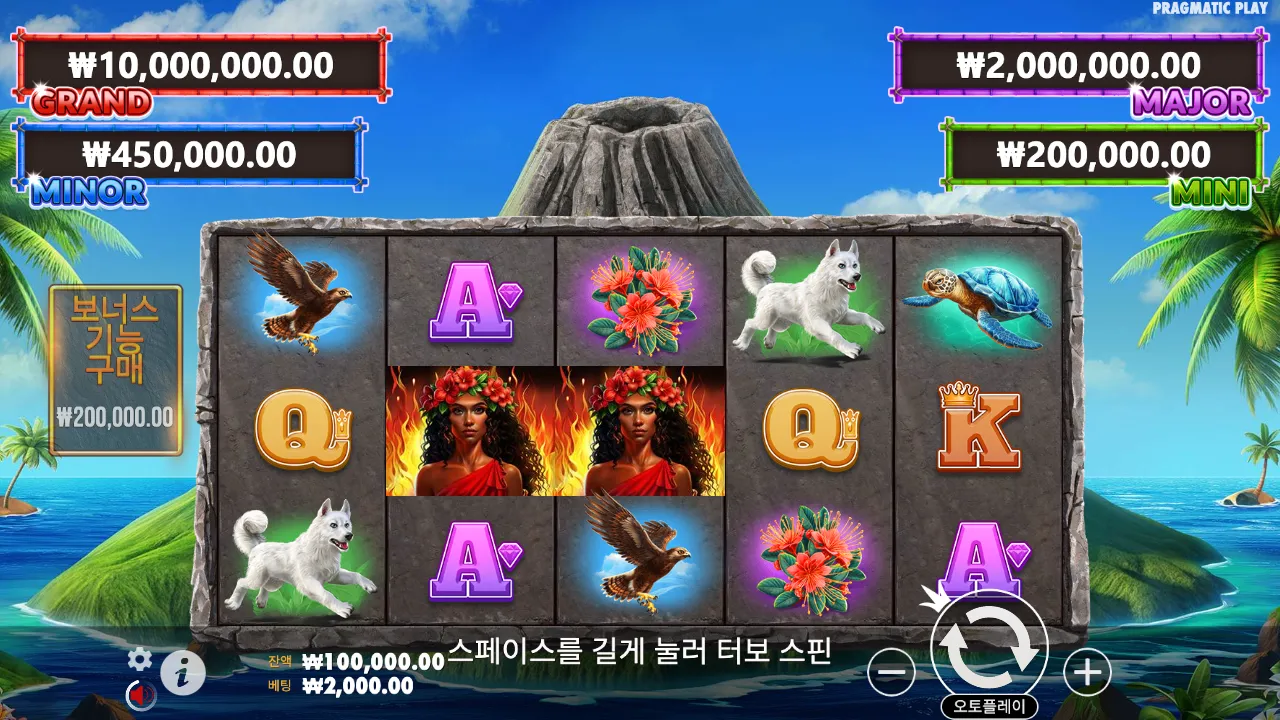
Task: Open the 오토플레이 autoplay options
Action: click(989, 707)
